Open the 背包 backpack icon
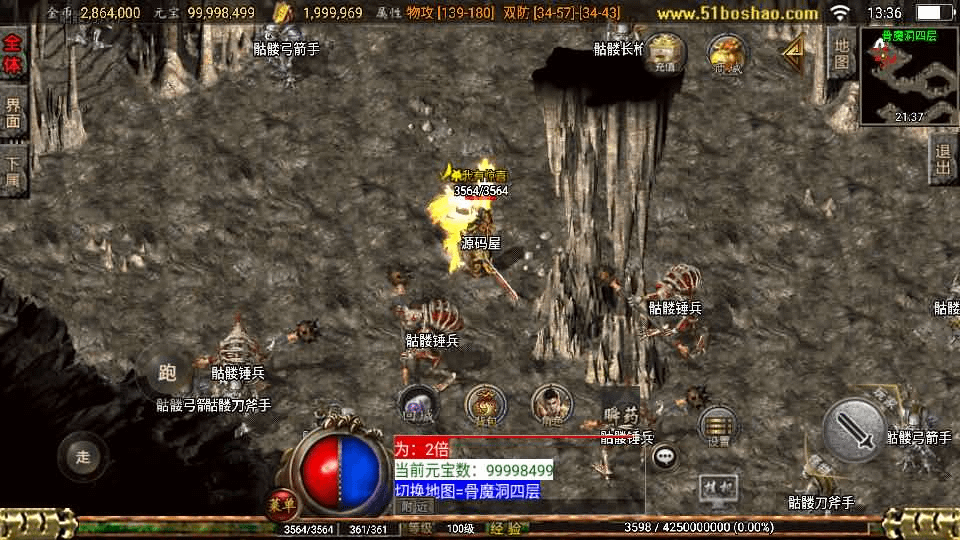The image size is (960, 540). 486,405
